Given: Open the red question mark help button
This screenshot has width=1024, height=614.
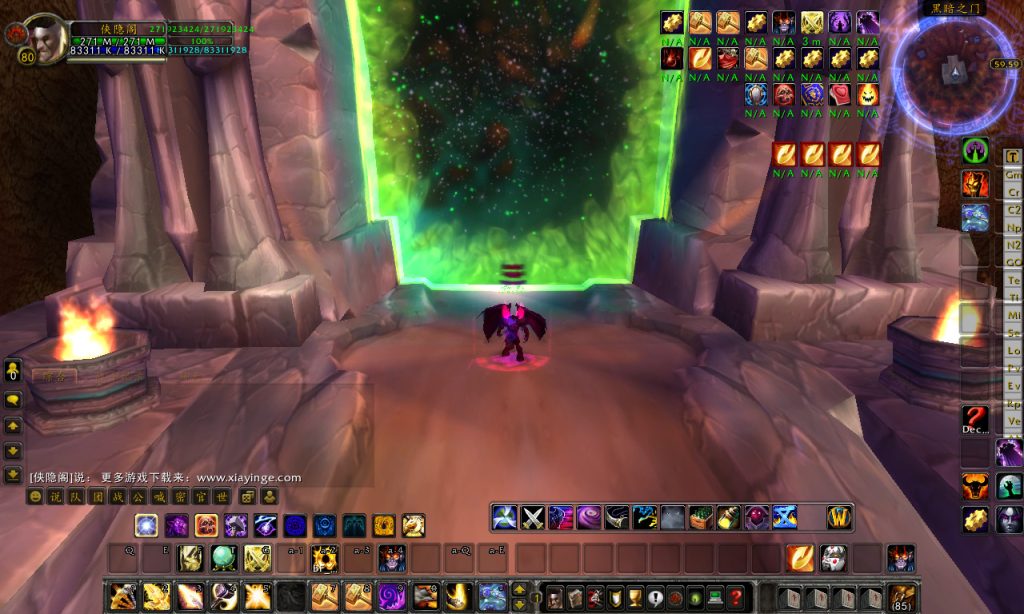Looking at the screenshot, I should (736, 597).
